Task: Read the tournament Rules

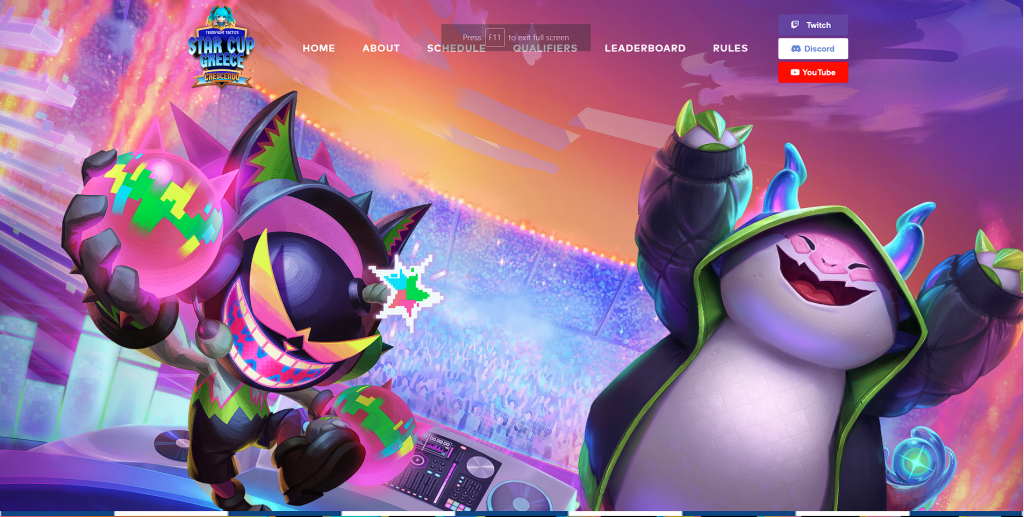Action: 730,48
